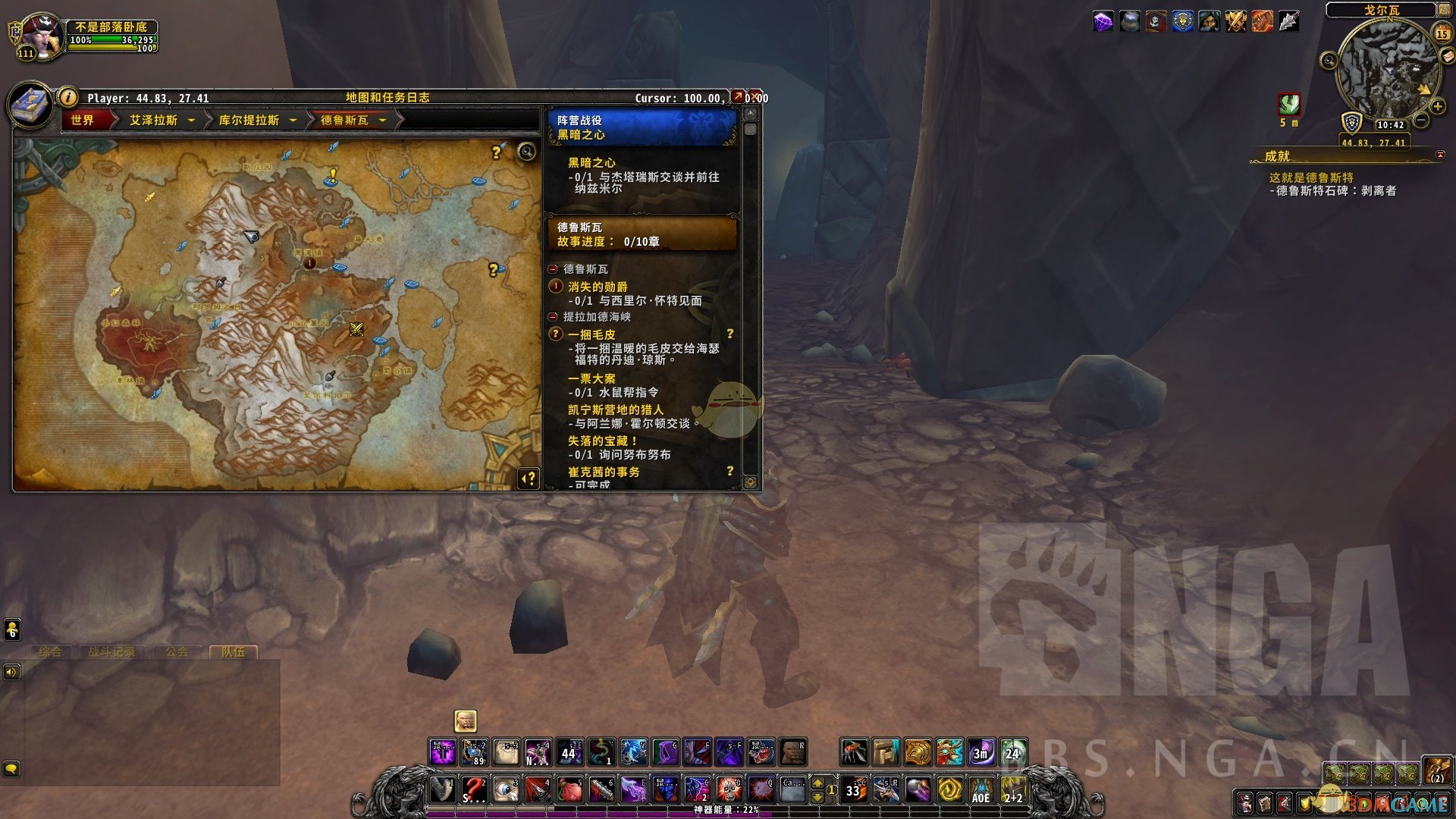Go to the 世界 map level
Viewport: 1456px width, 819px height.
point(83,120)
